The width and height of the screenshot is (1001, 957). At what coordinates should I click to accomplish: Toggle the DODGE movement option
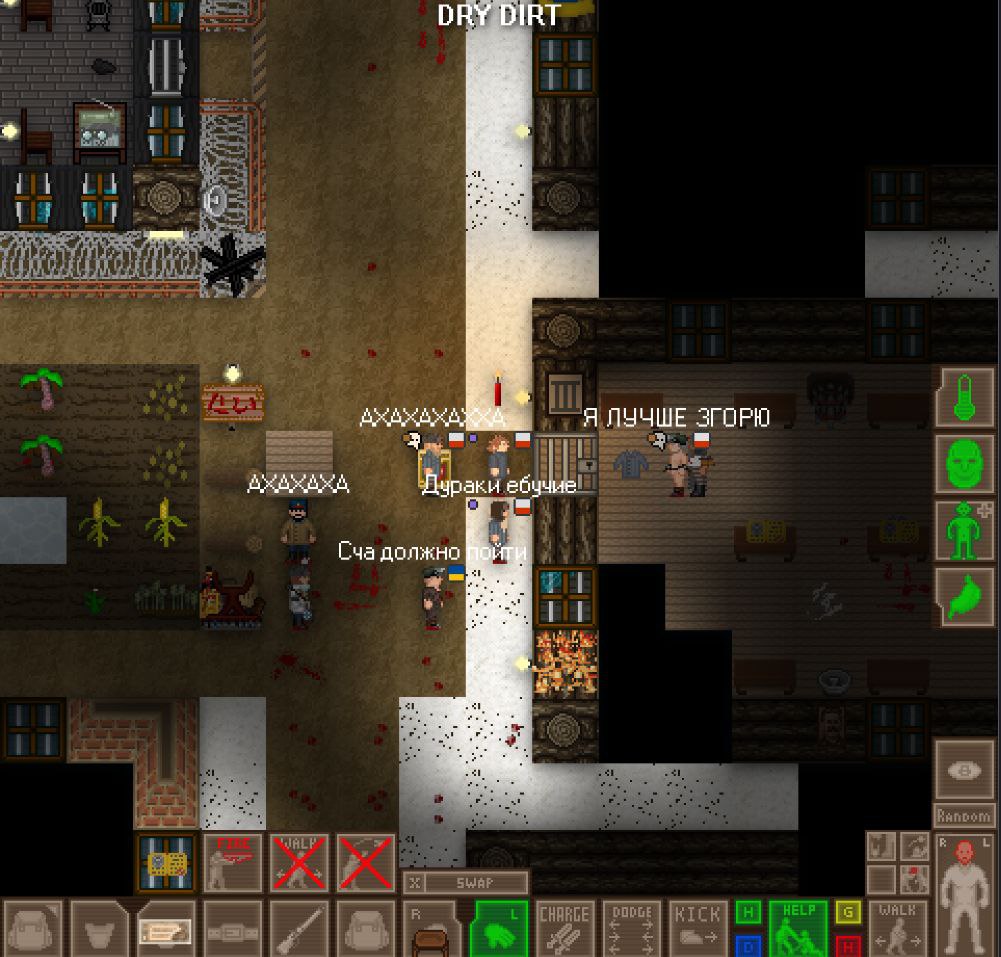click(x=631, y=926)
